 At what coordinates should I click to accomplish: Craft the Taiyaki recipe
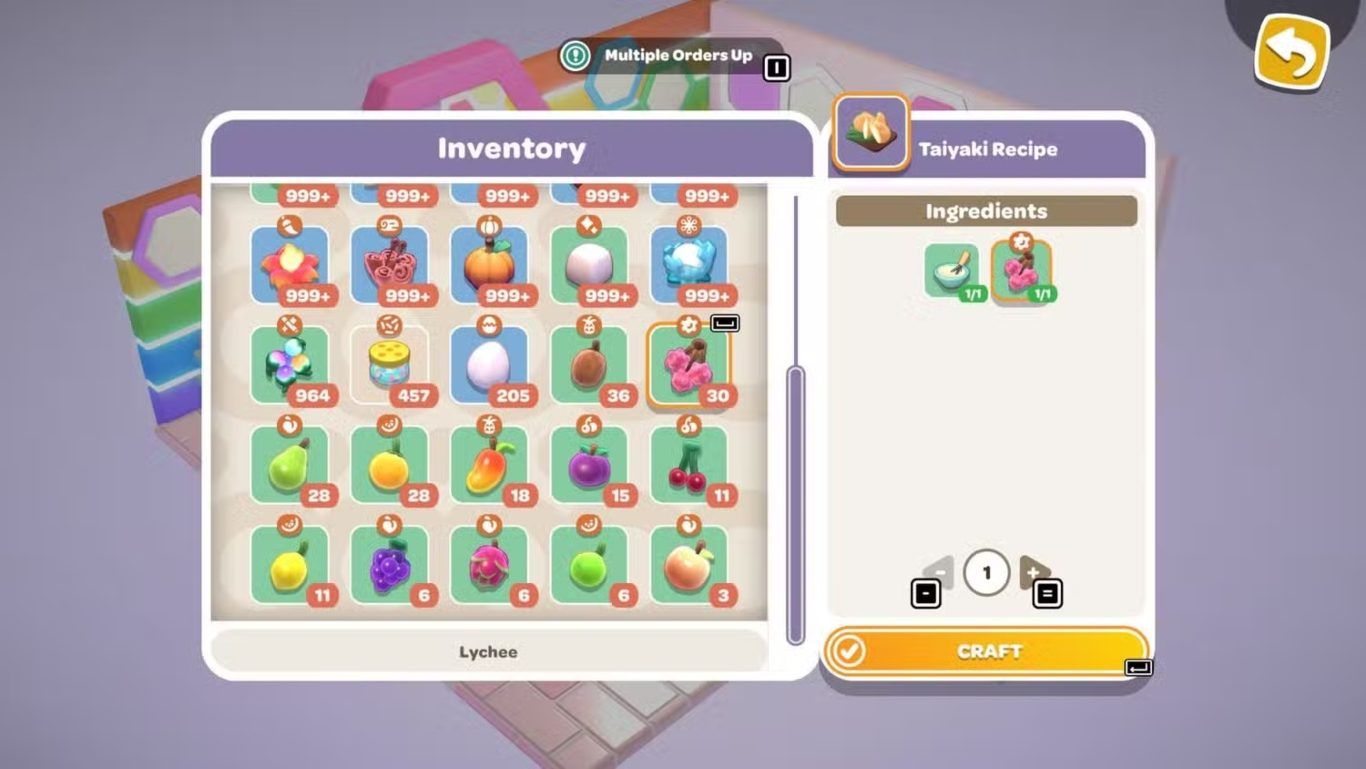pyautogui.click(x=986, y=652)
